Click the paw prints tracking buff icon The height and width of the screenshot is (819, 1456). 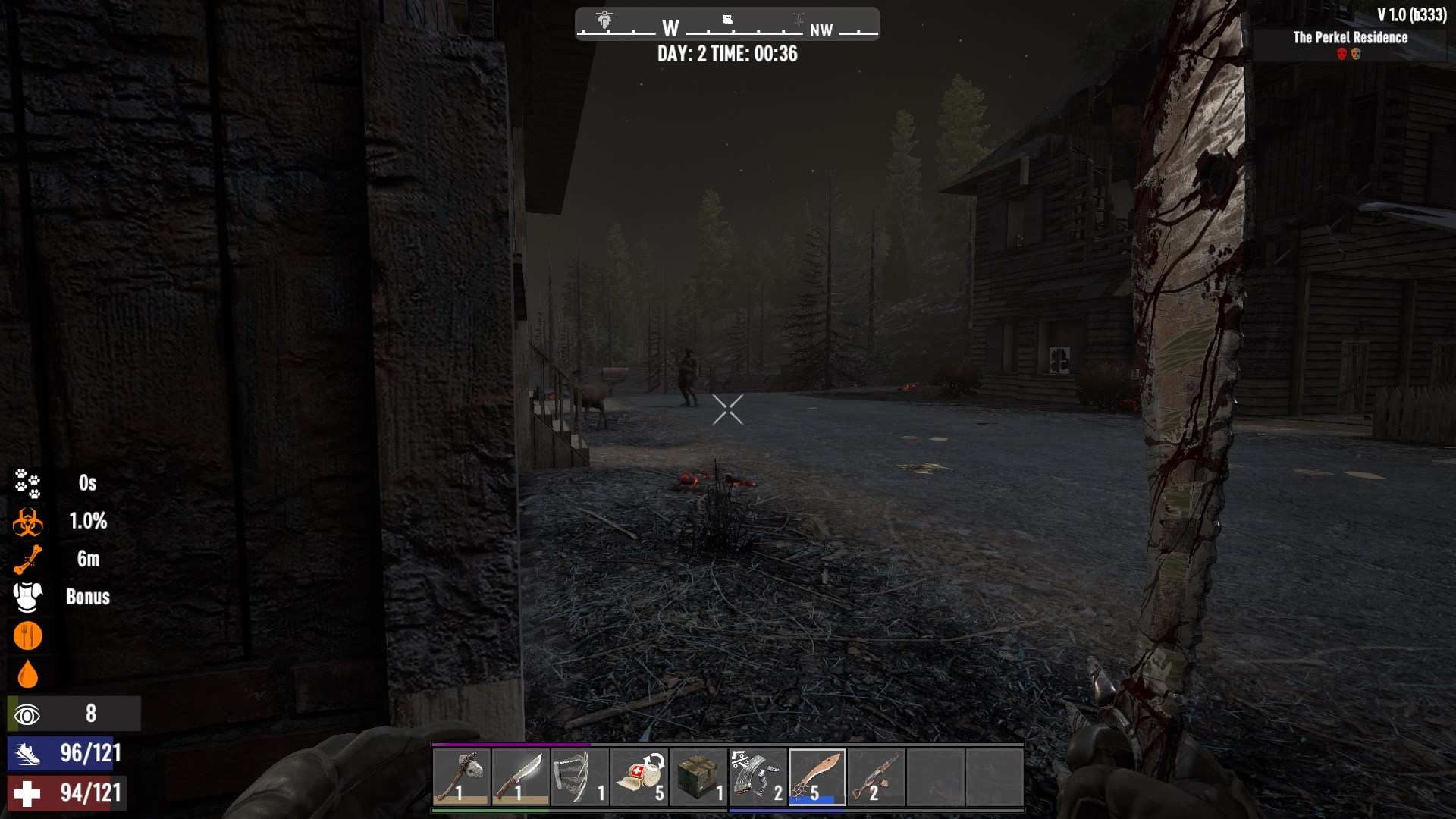[28, 483]
